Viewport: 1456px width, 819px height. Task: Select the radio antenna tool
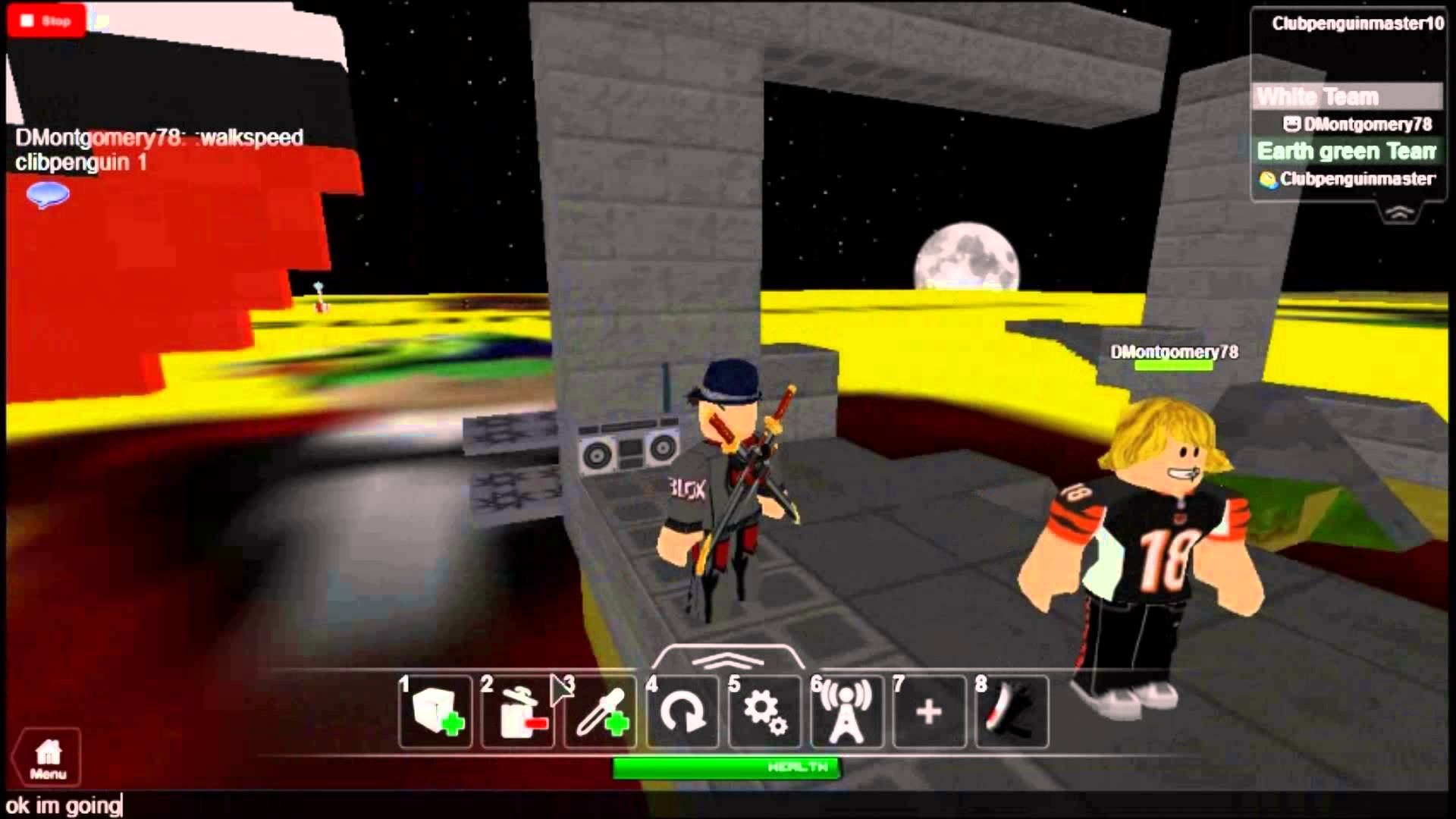(846, 712)
